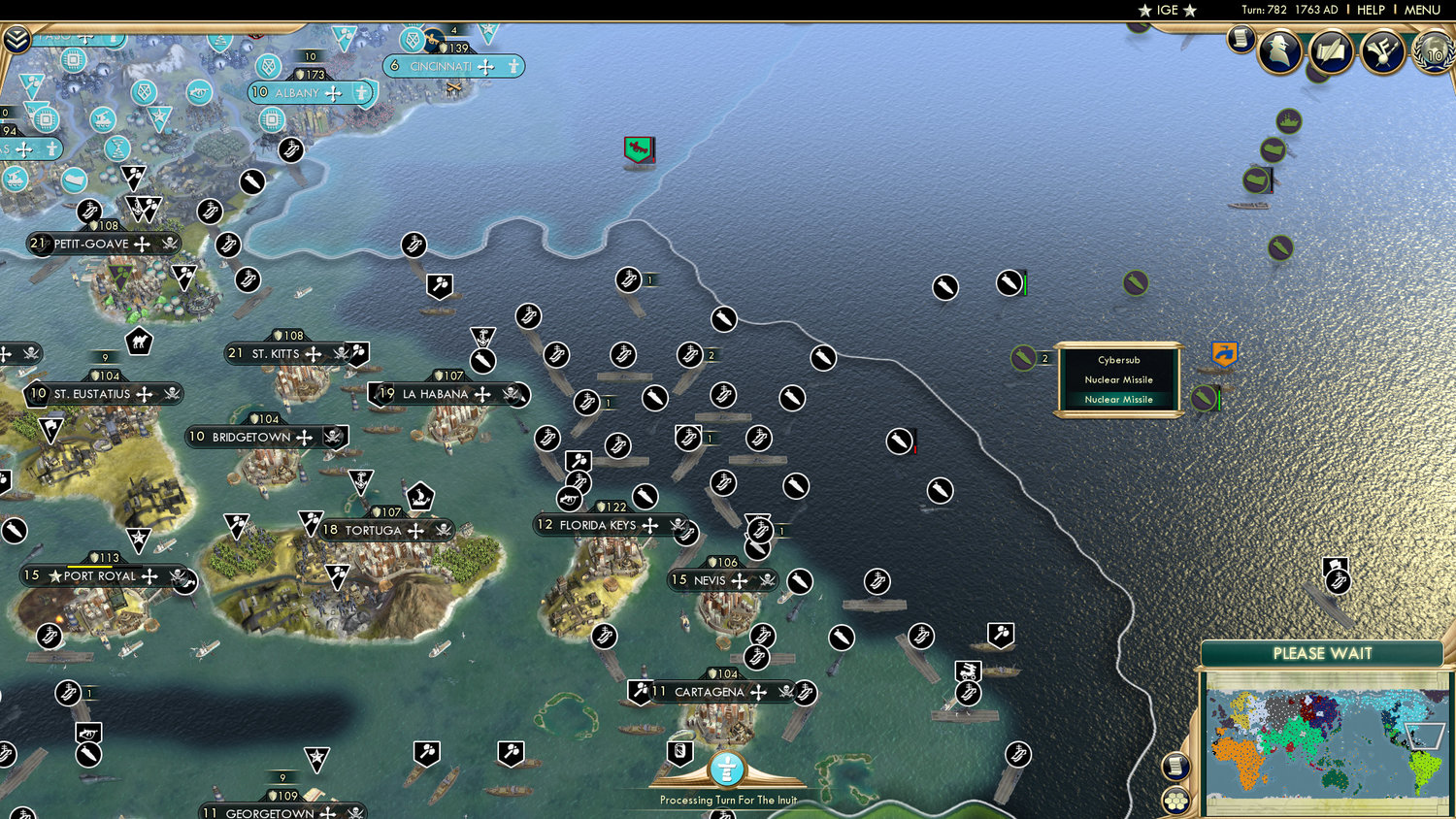Click the green health bar beside the missile icon
The height and width of the screenshot is (819, 1456).
click(x=1219, y=398)
